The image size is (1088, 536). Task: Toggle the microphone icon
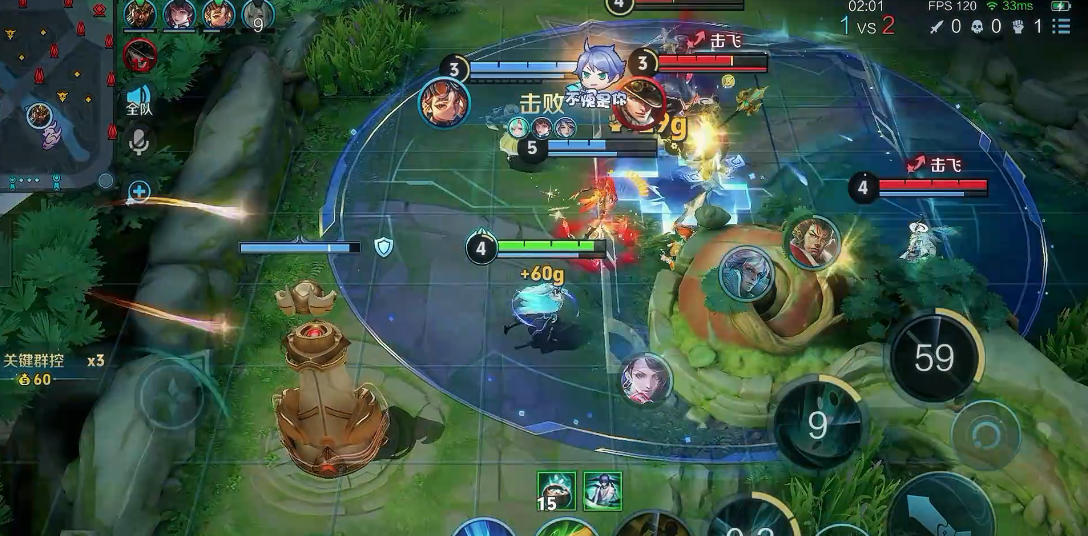click(x=139, y=143)
